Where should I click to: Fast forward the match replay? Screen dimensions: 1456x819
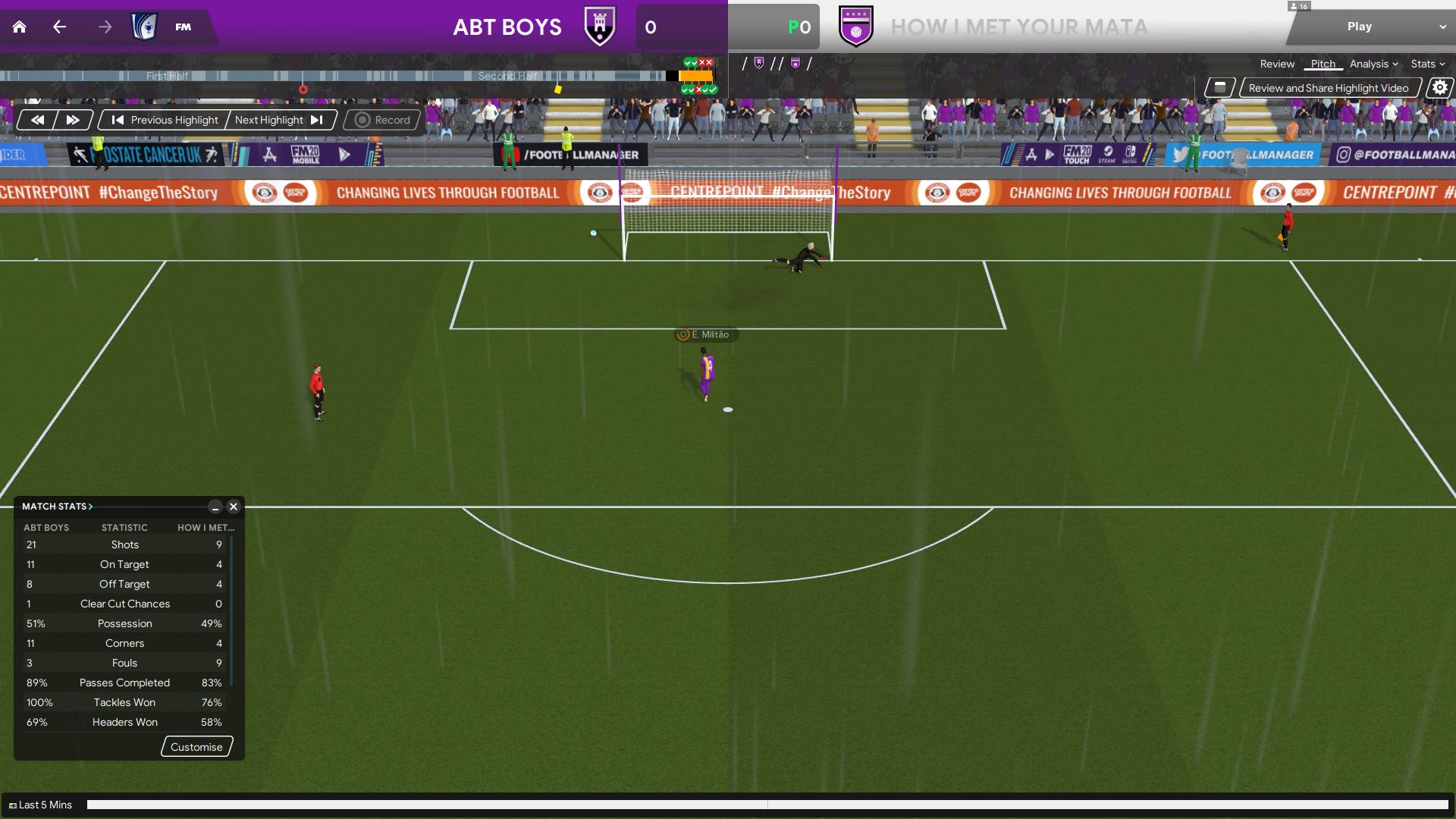pos(73,120)
